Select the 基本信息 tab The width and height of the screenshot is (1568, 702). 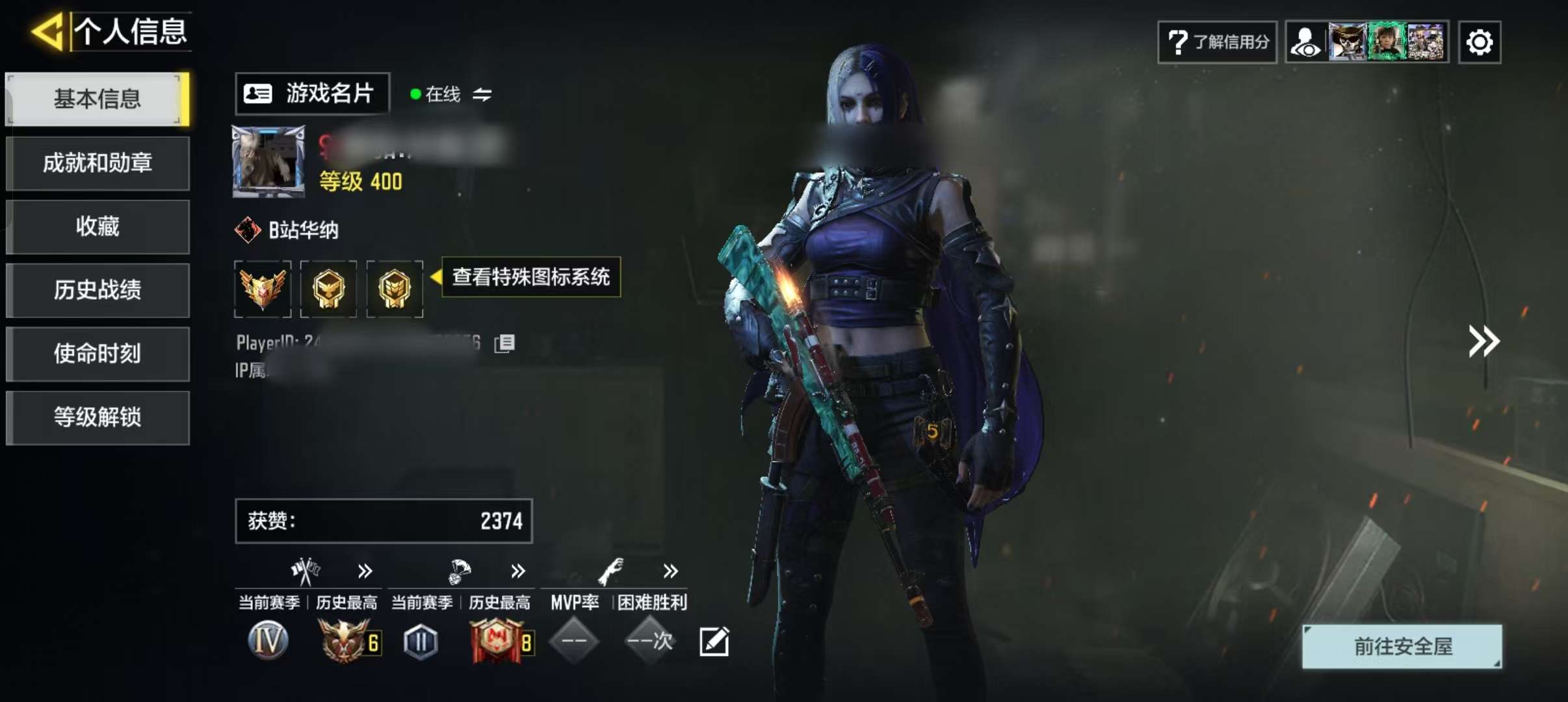(98, 99)
